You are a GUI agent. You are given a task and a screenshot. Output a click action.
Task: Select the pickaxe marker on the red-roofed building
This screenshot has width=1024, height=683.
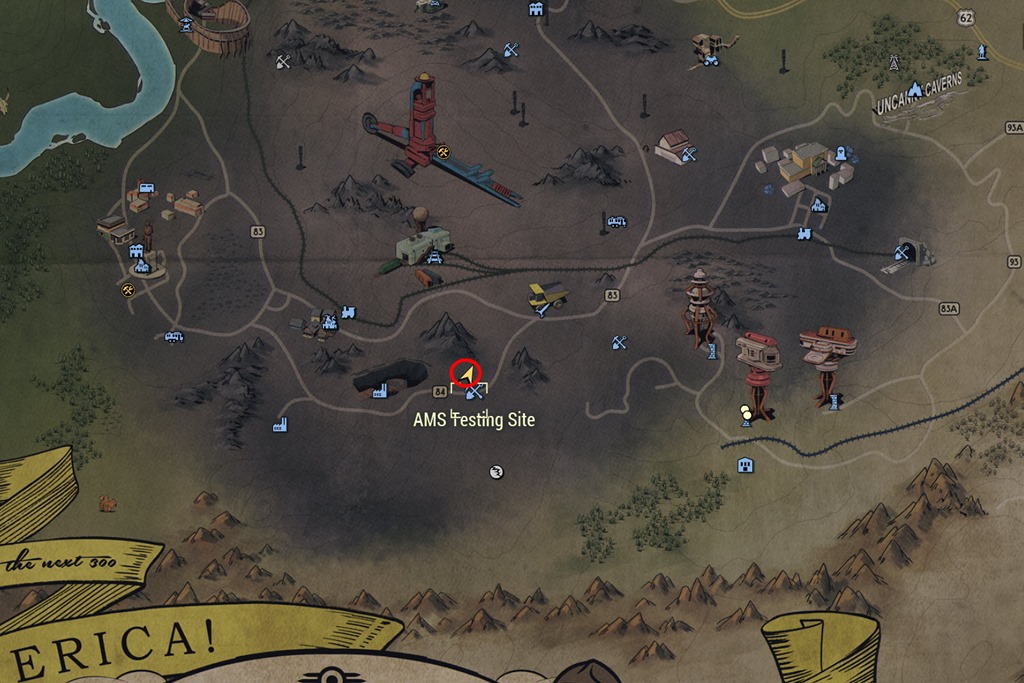688,153
